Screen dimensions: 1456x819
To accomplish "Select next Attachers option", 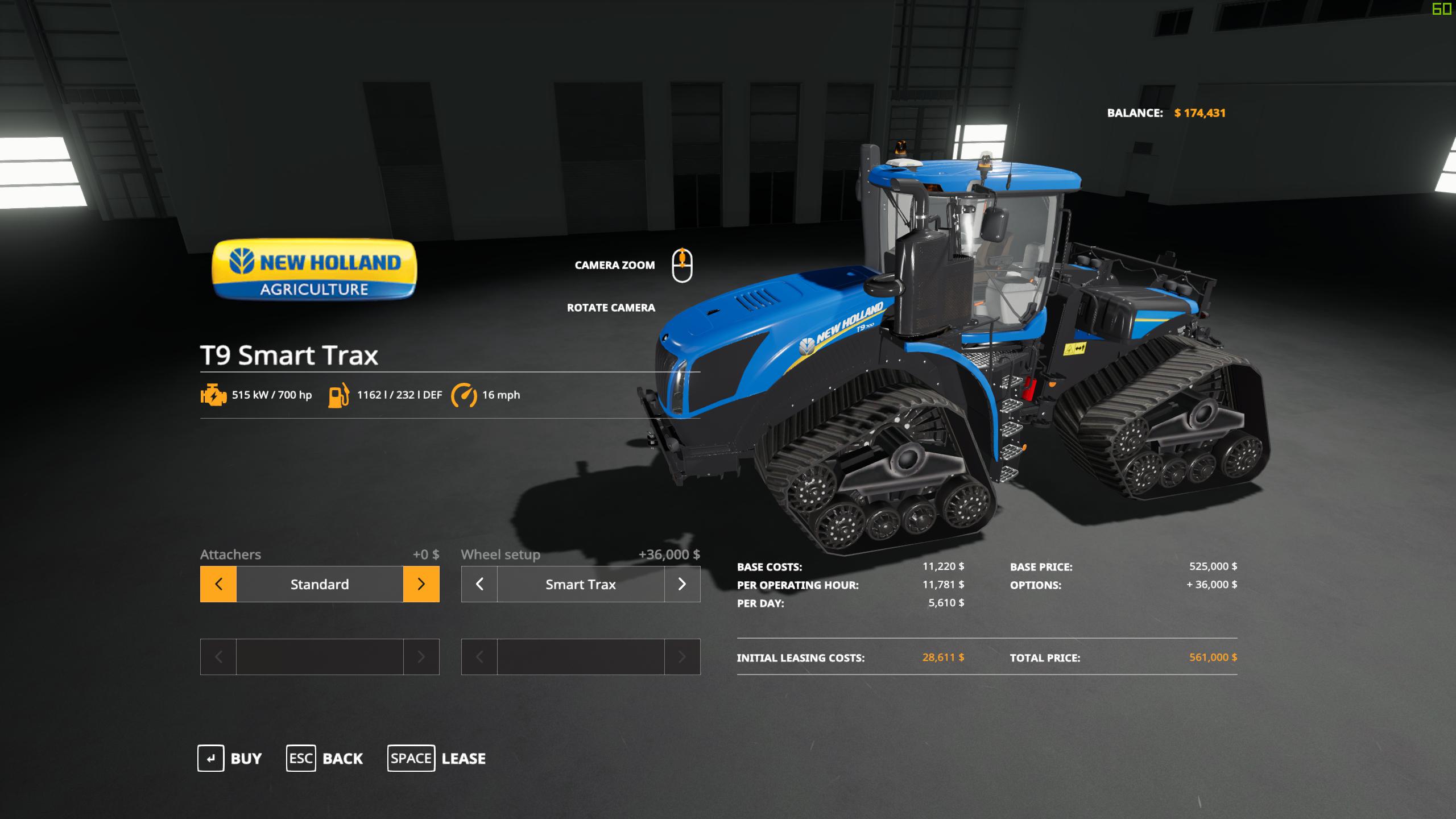I will coord(421,584).
